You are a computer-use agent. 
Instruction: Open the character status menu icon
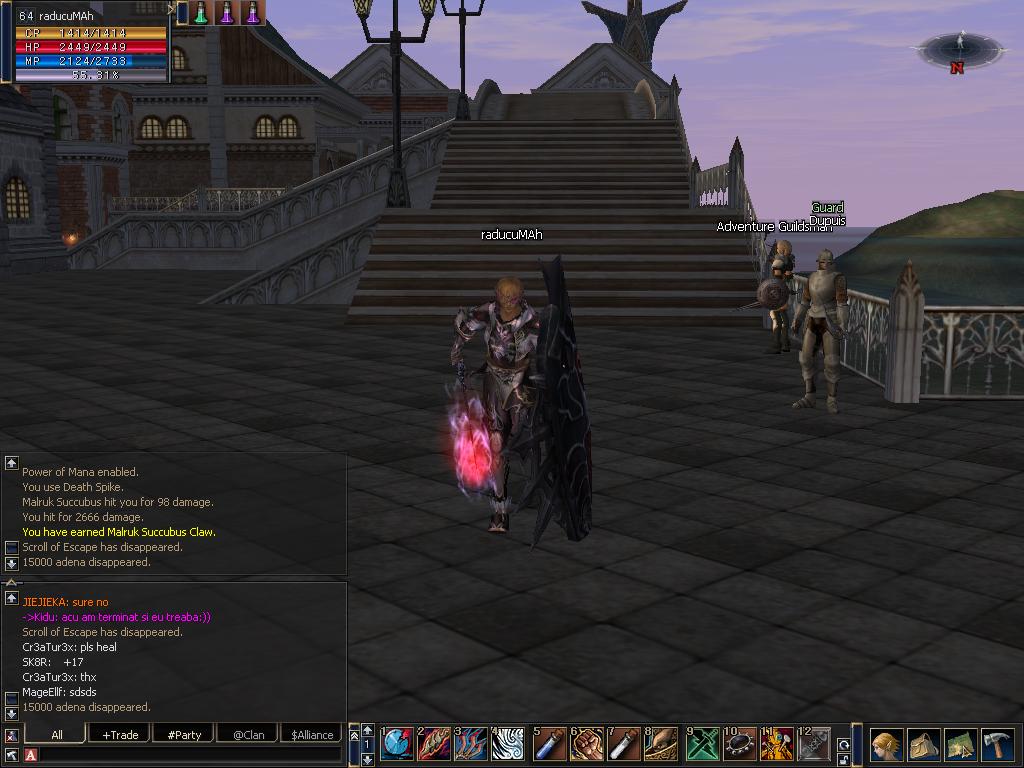[x=886, y=745]
